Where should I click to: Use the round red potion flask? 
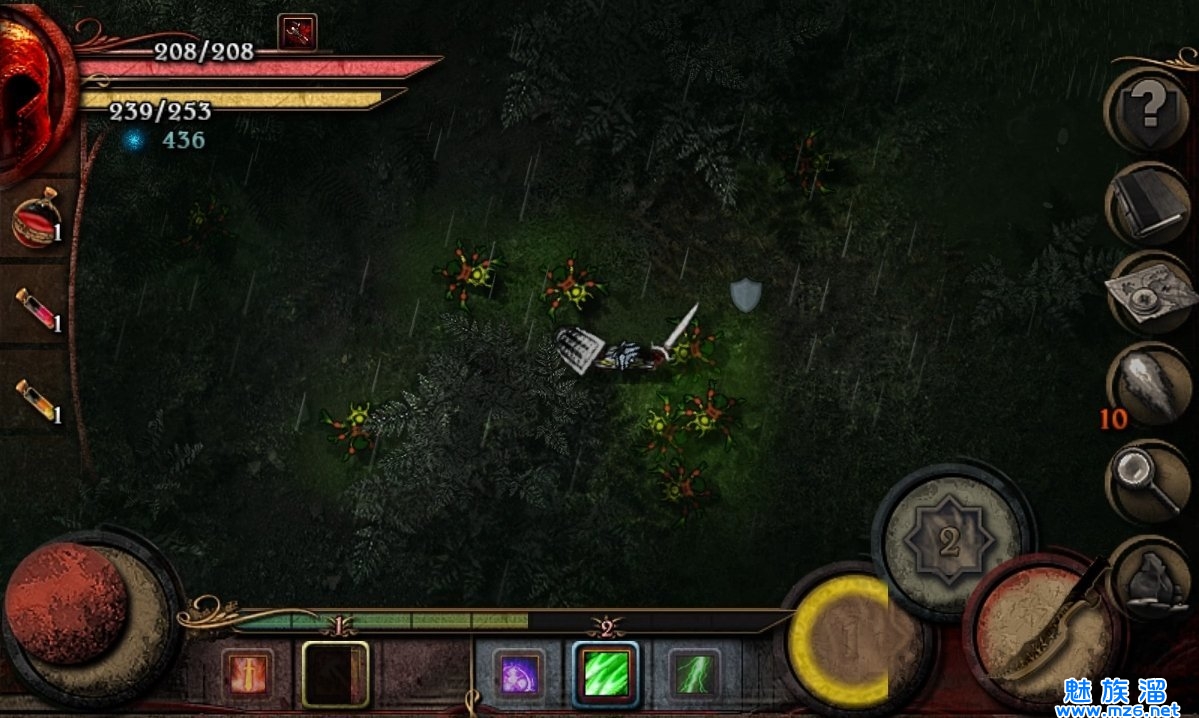click(x=36, y=221)
